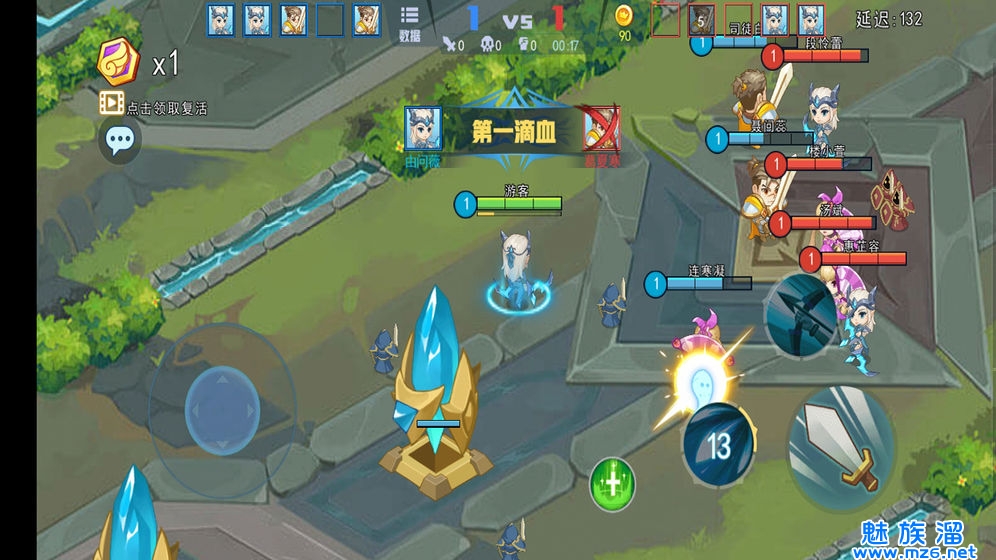Activate the green heal spell
996x560 pixels.
coord(612,484)
